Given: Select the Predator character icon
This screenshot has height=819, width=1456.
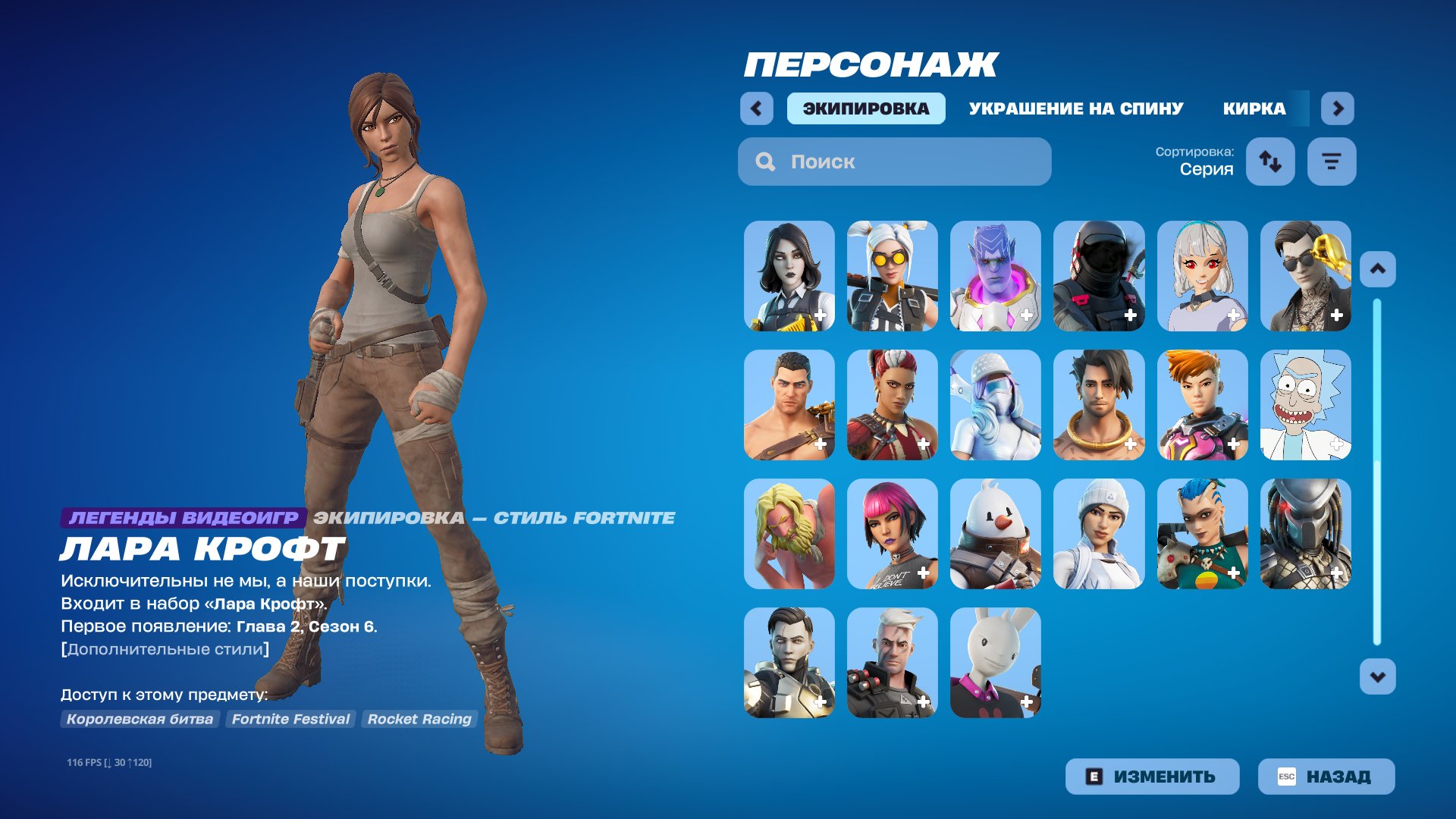Looking at the screenshot, I should (1306, 535).
